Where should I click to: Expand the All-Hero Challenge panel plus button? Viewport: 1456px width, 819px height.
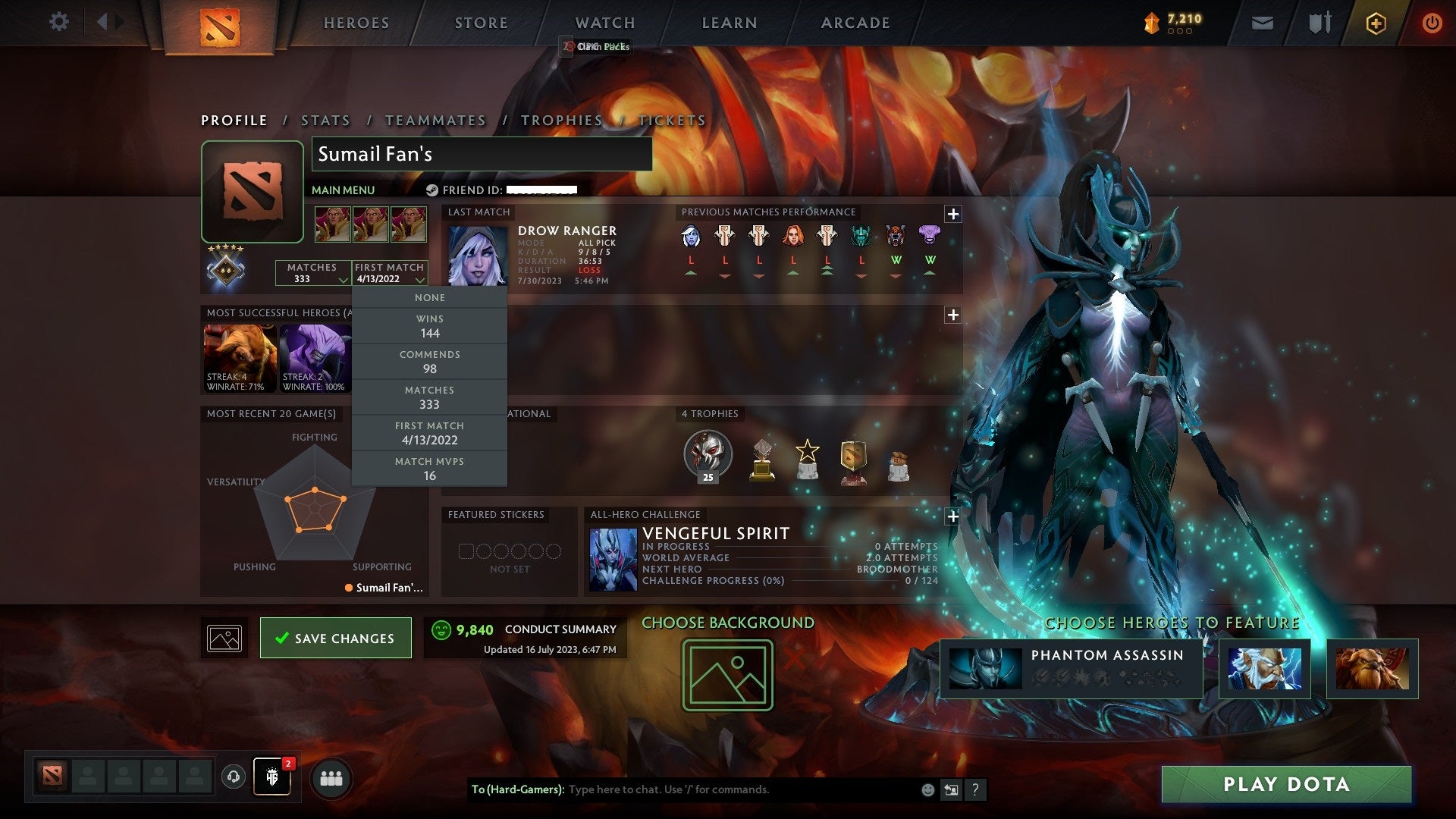pos(952,516)
